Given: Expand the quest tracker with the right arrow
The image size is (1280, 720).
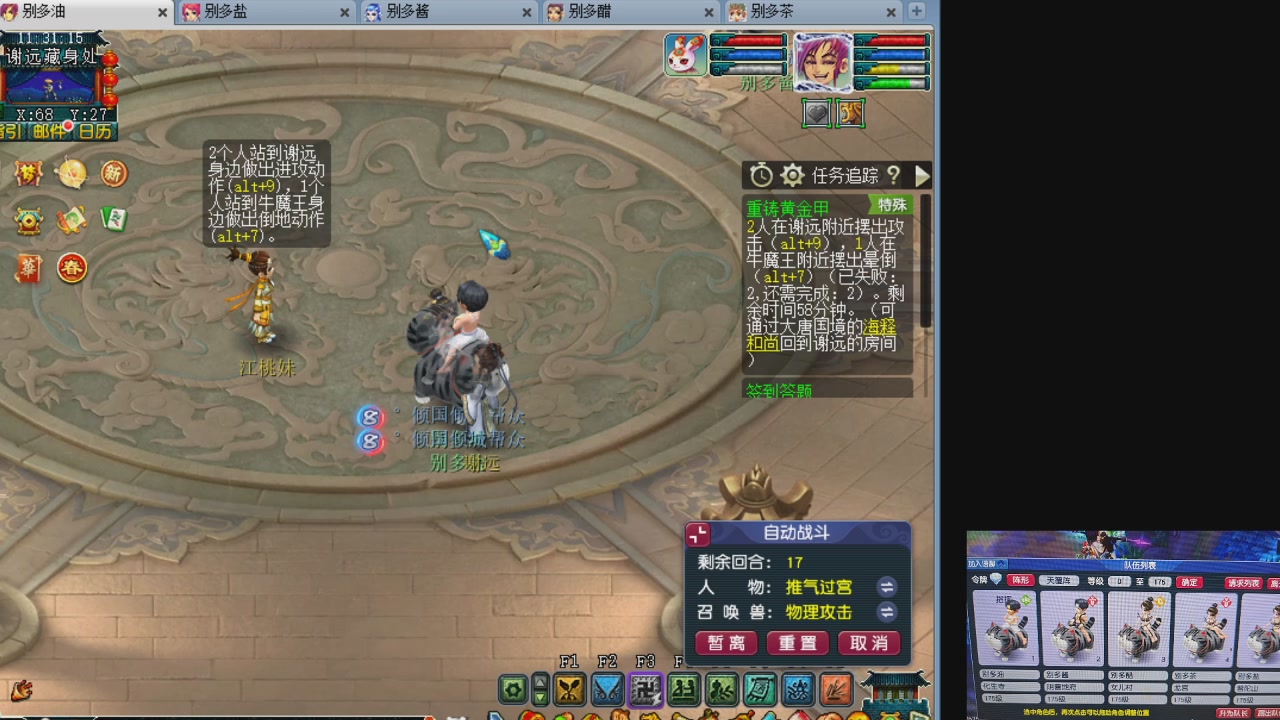Looking at the screenshot, I should point(921,175).
